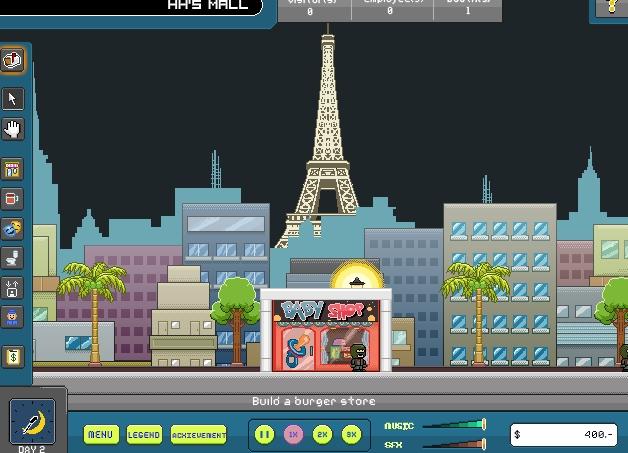628x453 pixels.
Task: Select the elevator build option
Action: point(13,289)
